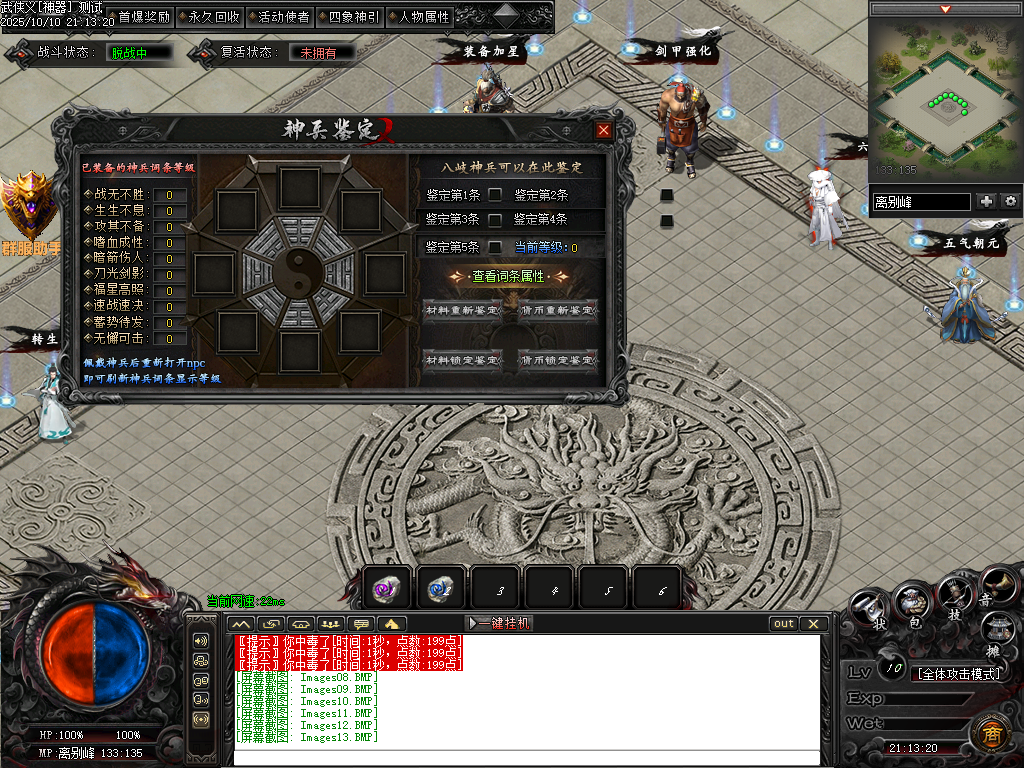Choose 货币重新鉴定 to re-appraise with currency
The image size is (1024, 768).
coord(557,310)
